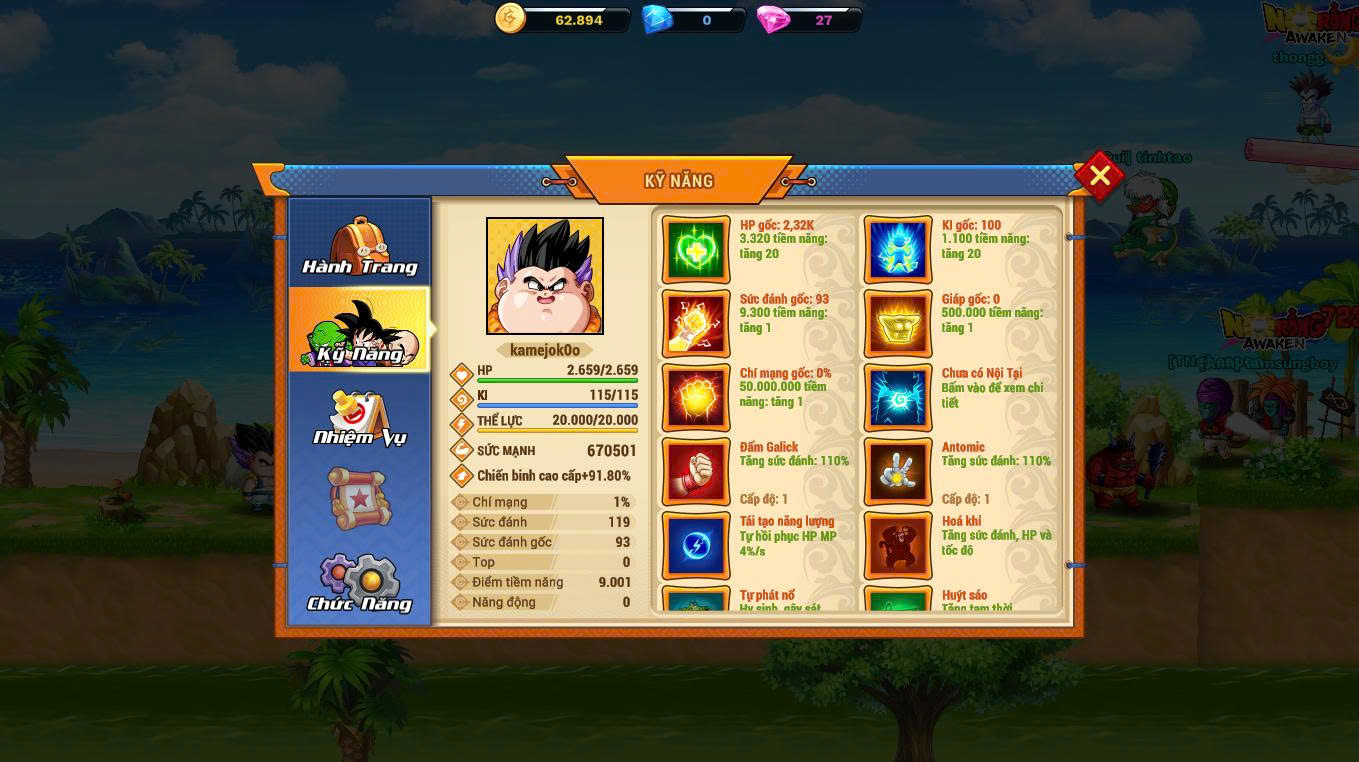Click the kamejok0o character portrait
Image resolution: width=1359 pixels, height=762 pixels.
(x=545, y=276)
